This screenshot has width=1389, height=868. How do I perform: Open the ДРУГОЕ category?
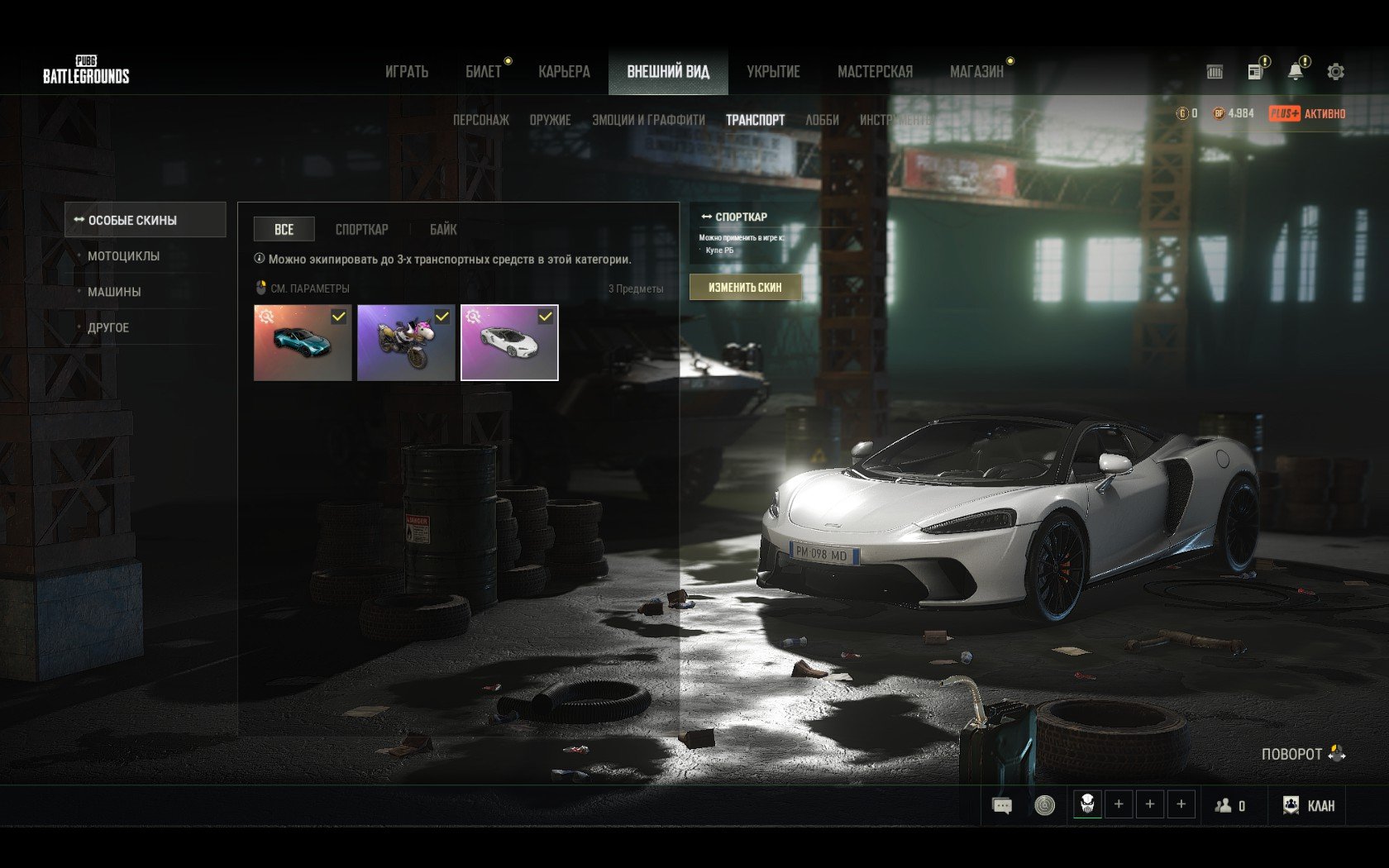[108, 328]
